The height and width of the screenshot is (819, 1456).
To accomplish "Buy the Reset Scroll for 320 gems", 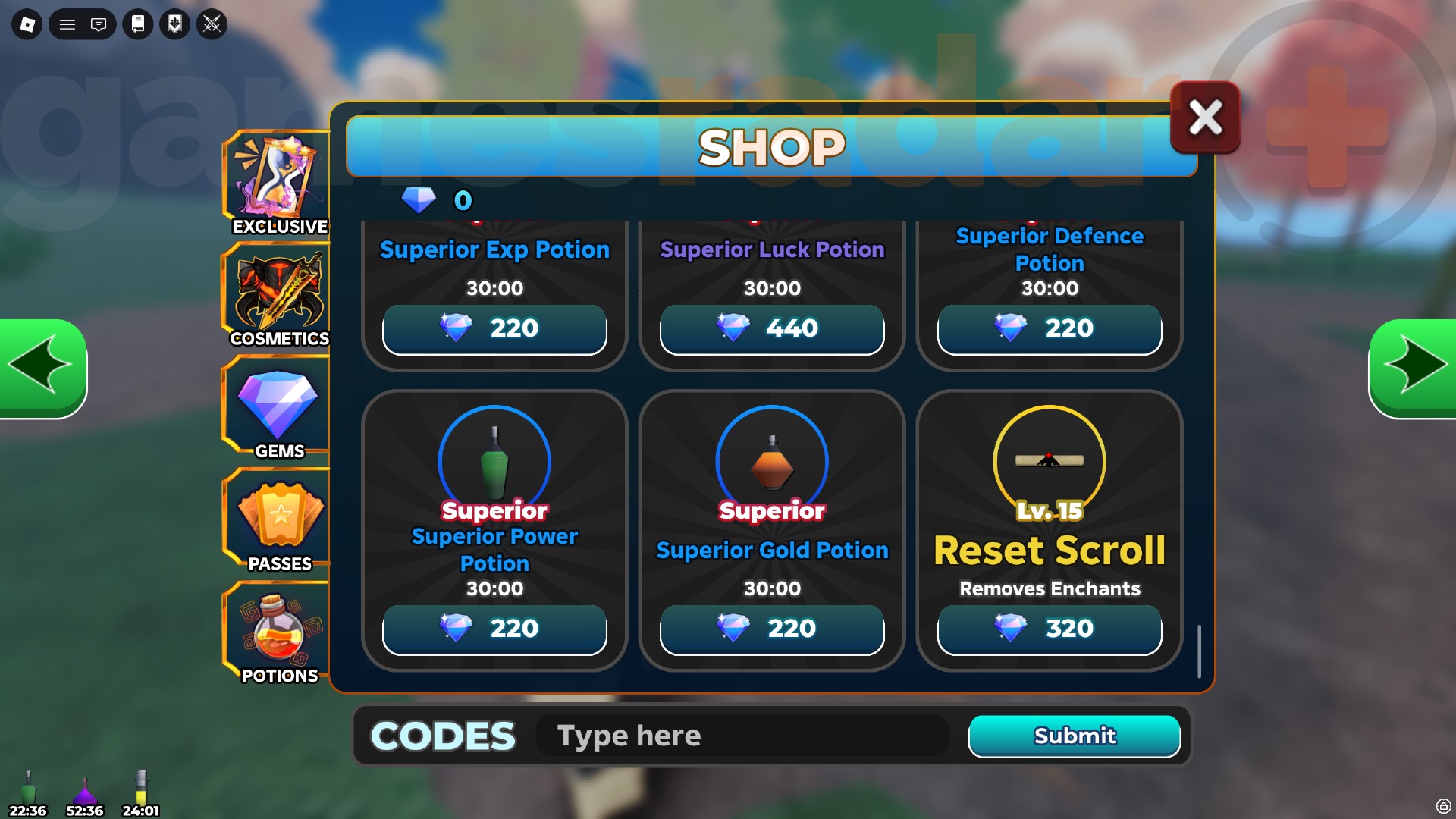I will coord(1050,628).
